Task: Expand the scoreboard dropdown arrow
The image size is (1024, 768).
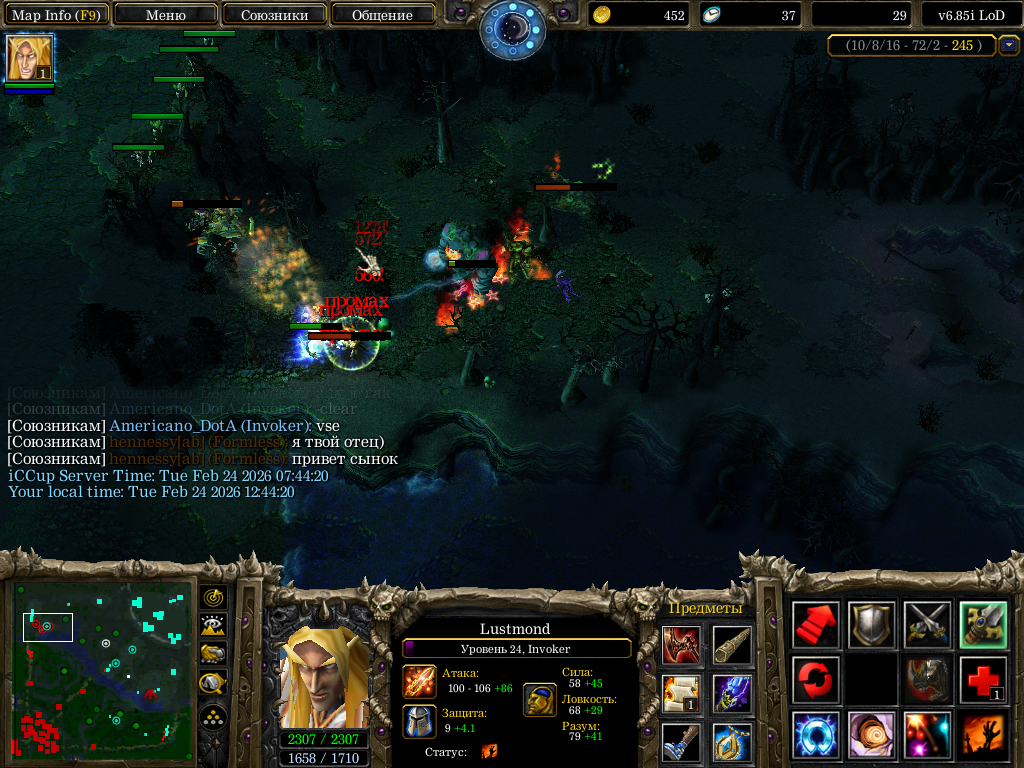Action: click(1009, 45)
